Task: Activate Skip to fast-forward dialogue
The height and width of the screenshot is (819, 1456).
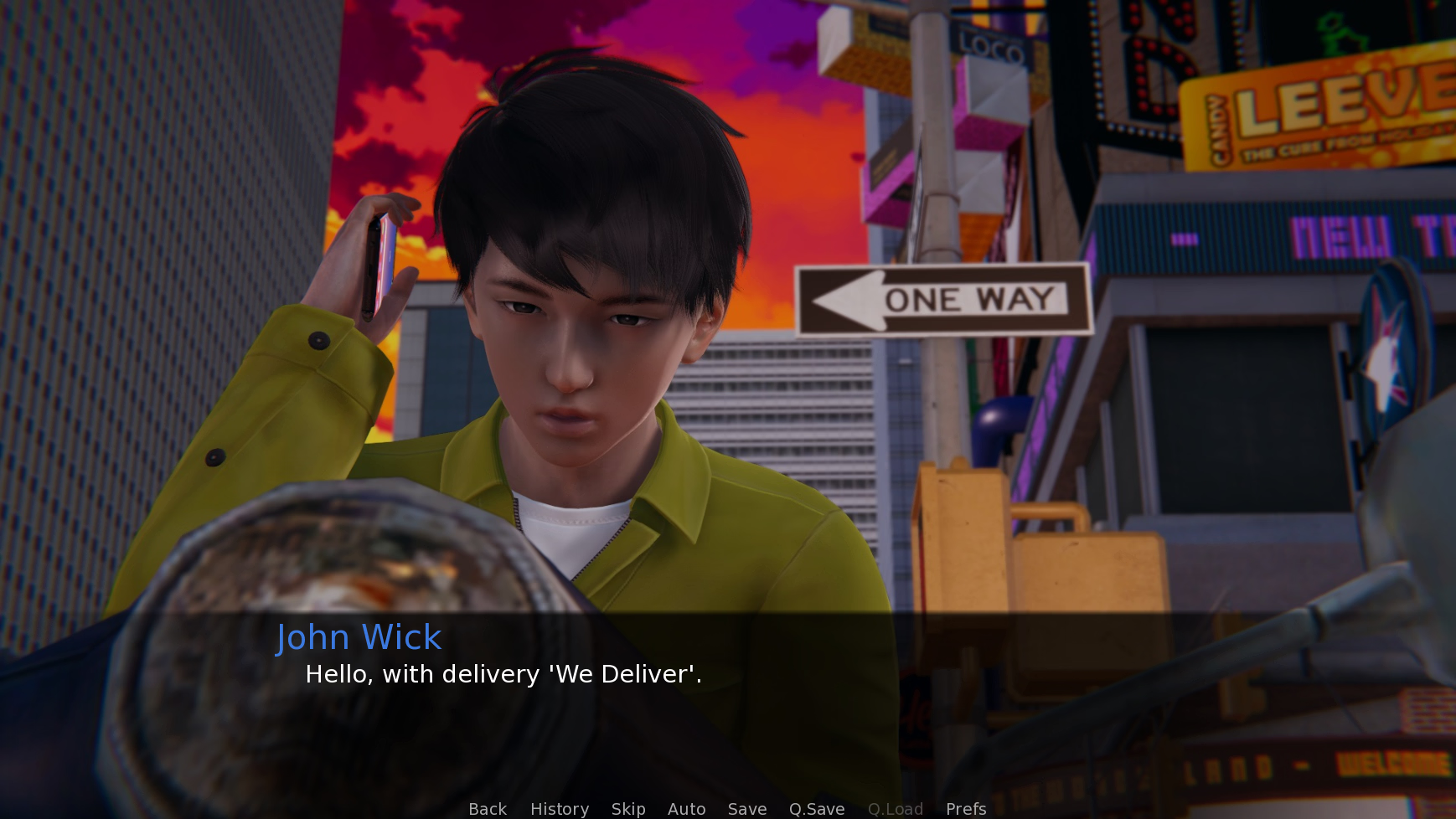Action: tap(628, 809)
